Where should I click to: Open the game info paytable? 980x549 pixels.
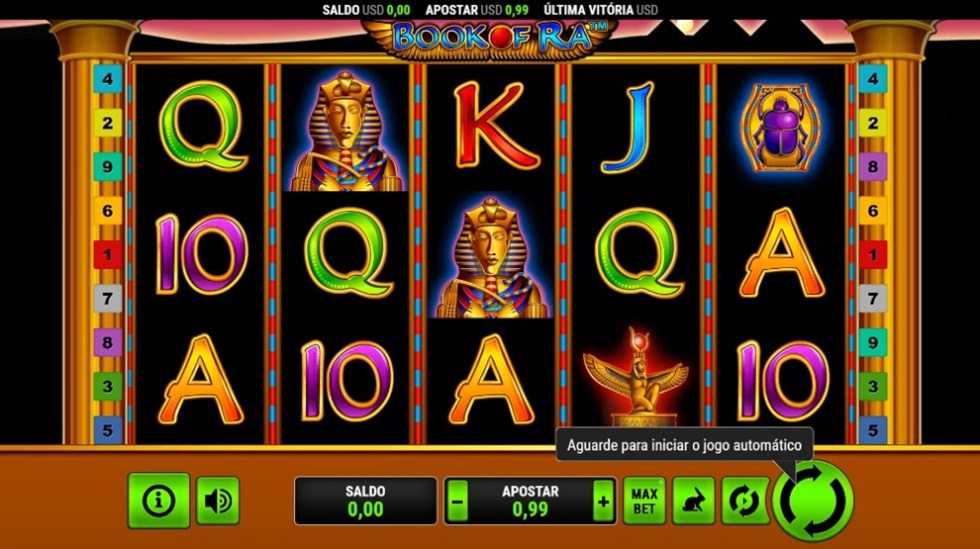pos(158,500)
